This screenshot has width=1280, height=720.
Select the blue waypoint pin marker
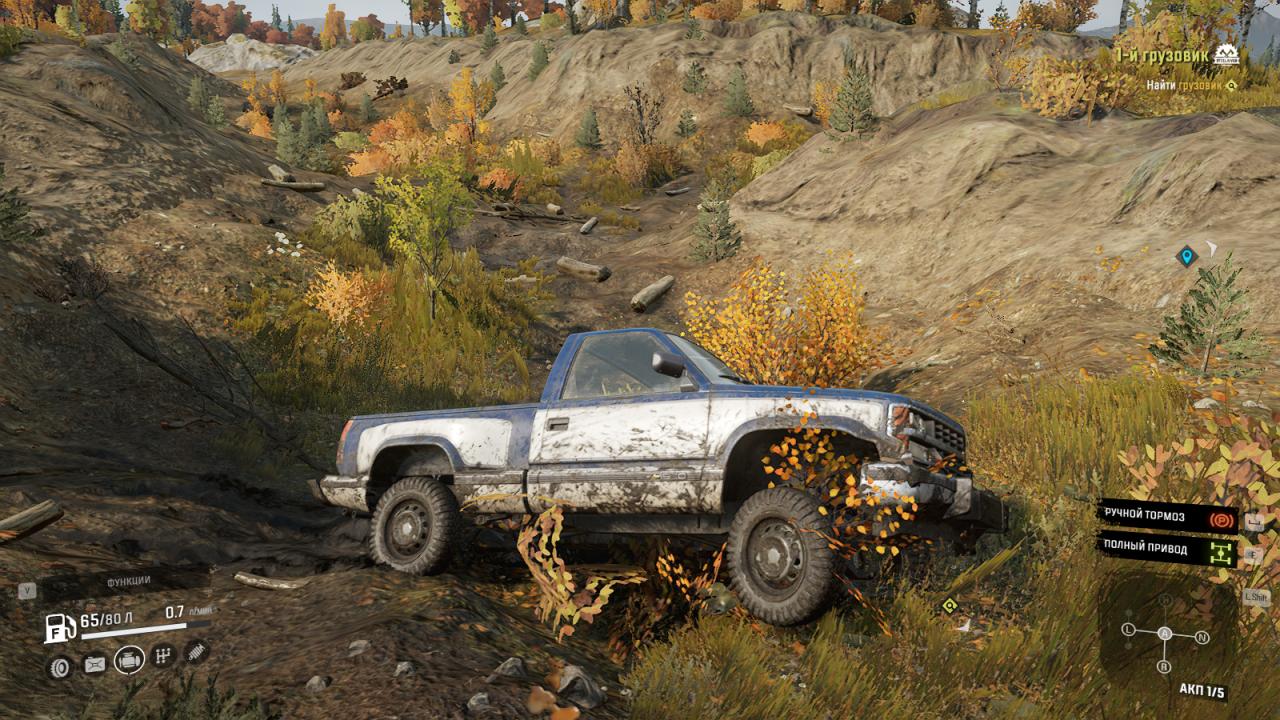(1186, 257)
